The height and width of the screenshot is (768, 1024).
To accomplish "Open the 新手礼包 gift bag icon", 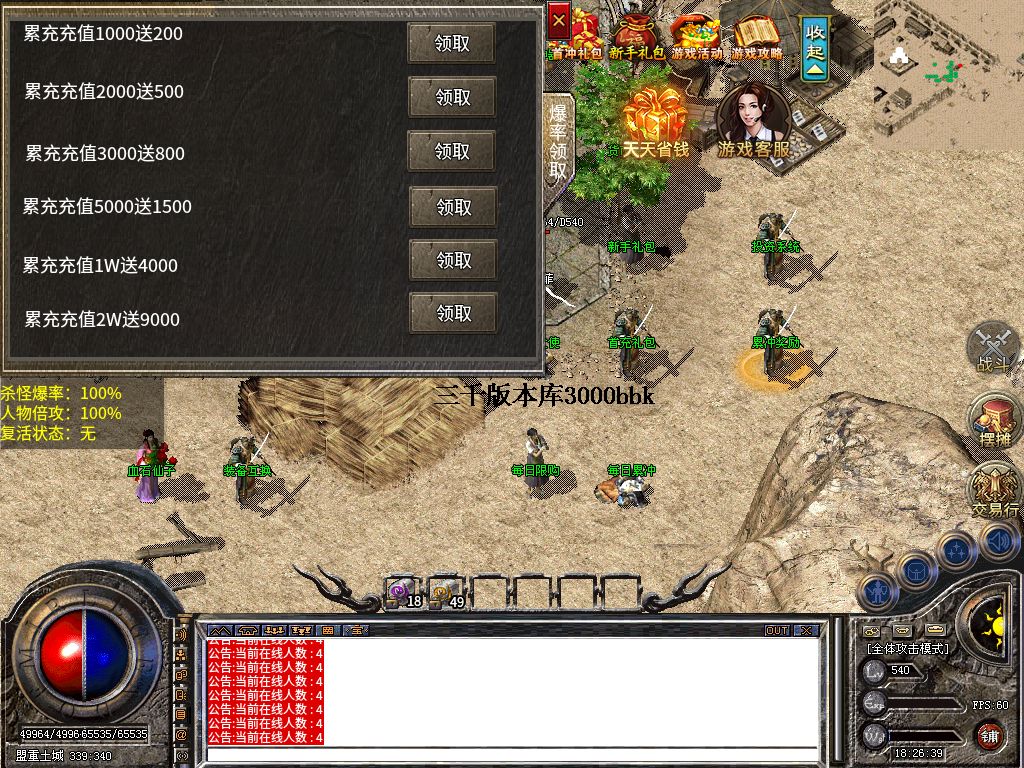I will point(638,35).
